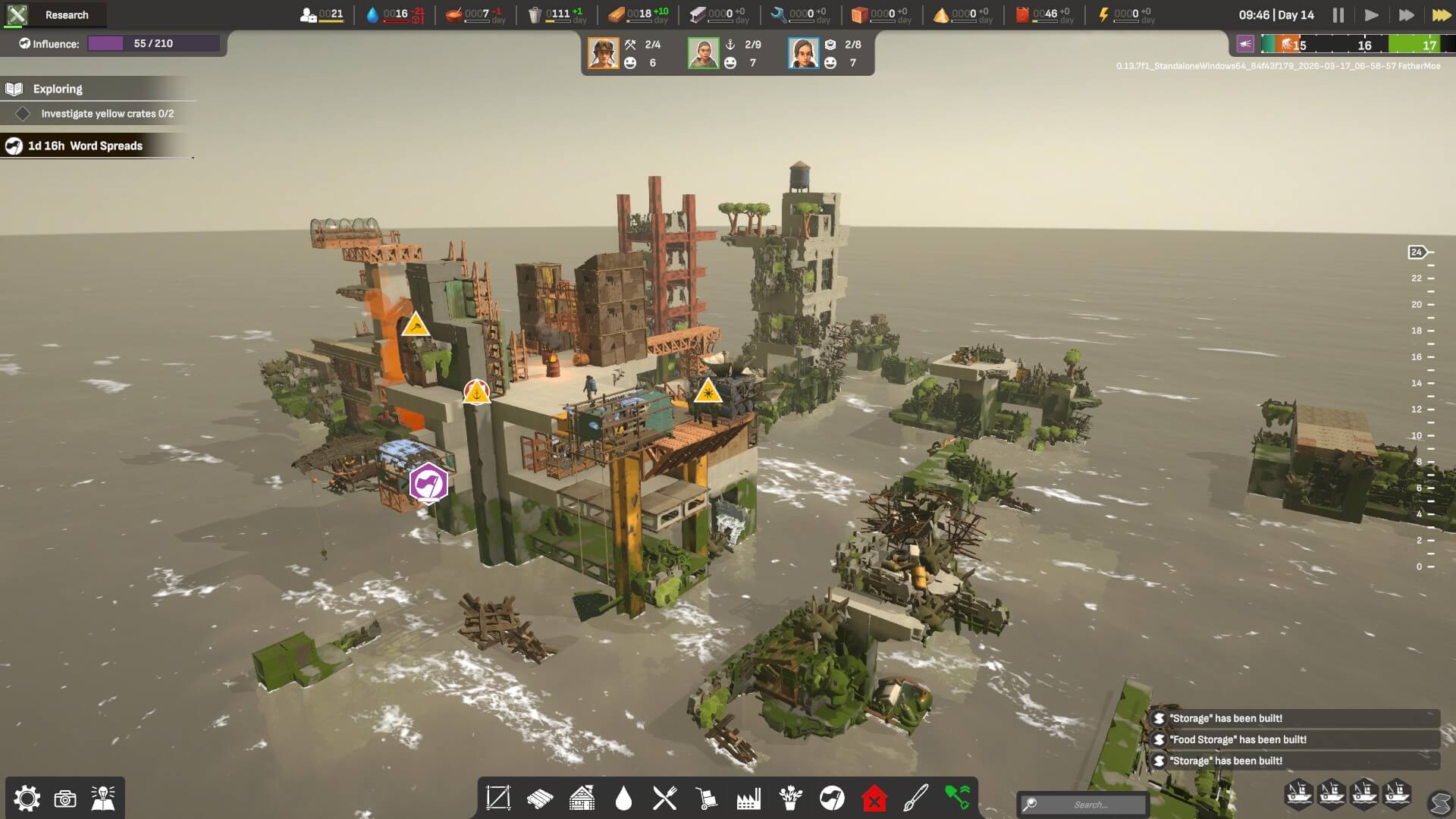Click the society flag icon in build bar
The height and width of the screenshot is (819, 1456).
tap(832, 798)
